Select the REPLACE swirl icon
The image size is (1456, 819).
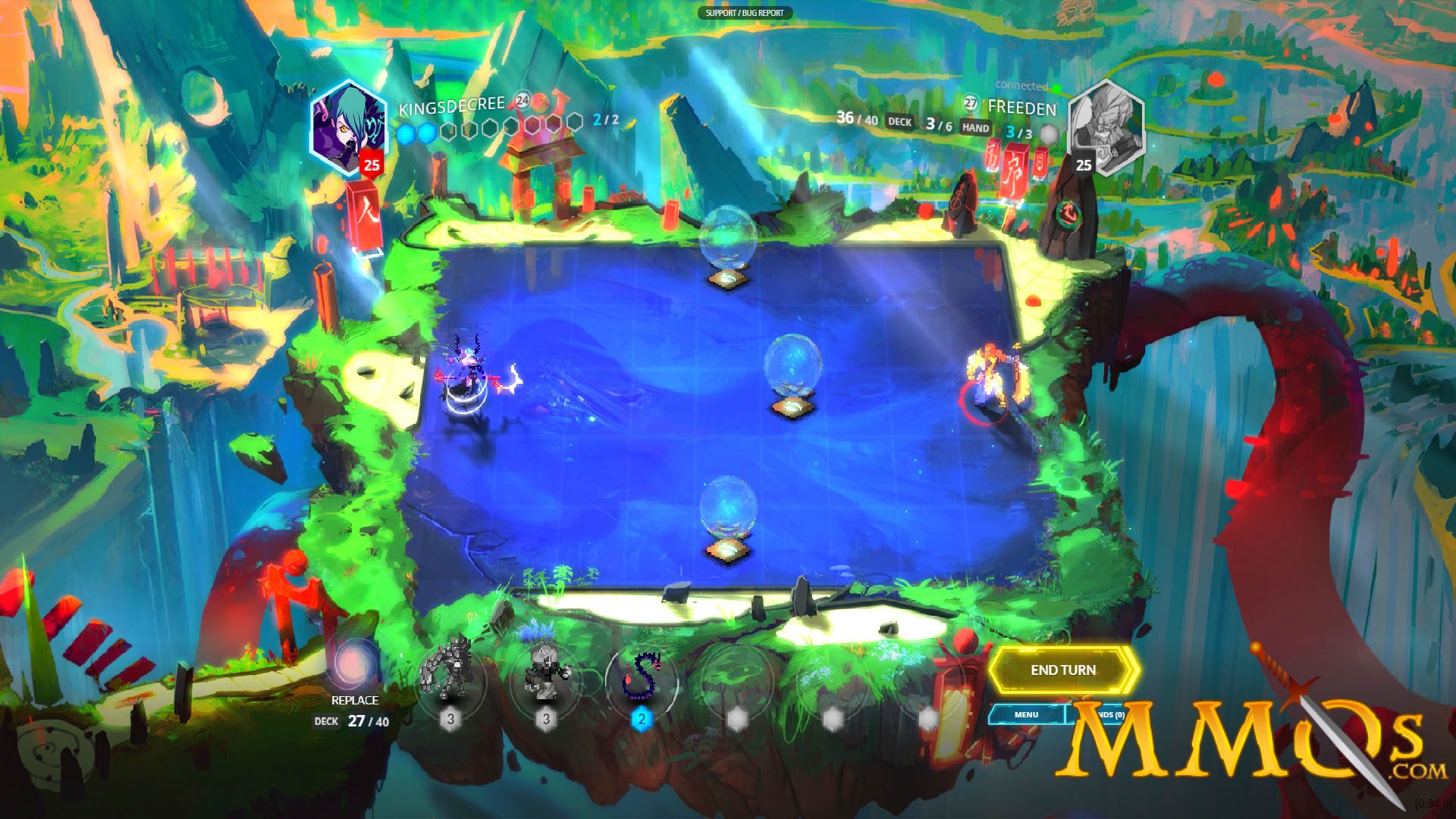pyautogui.click(x=353, y=668)
